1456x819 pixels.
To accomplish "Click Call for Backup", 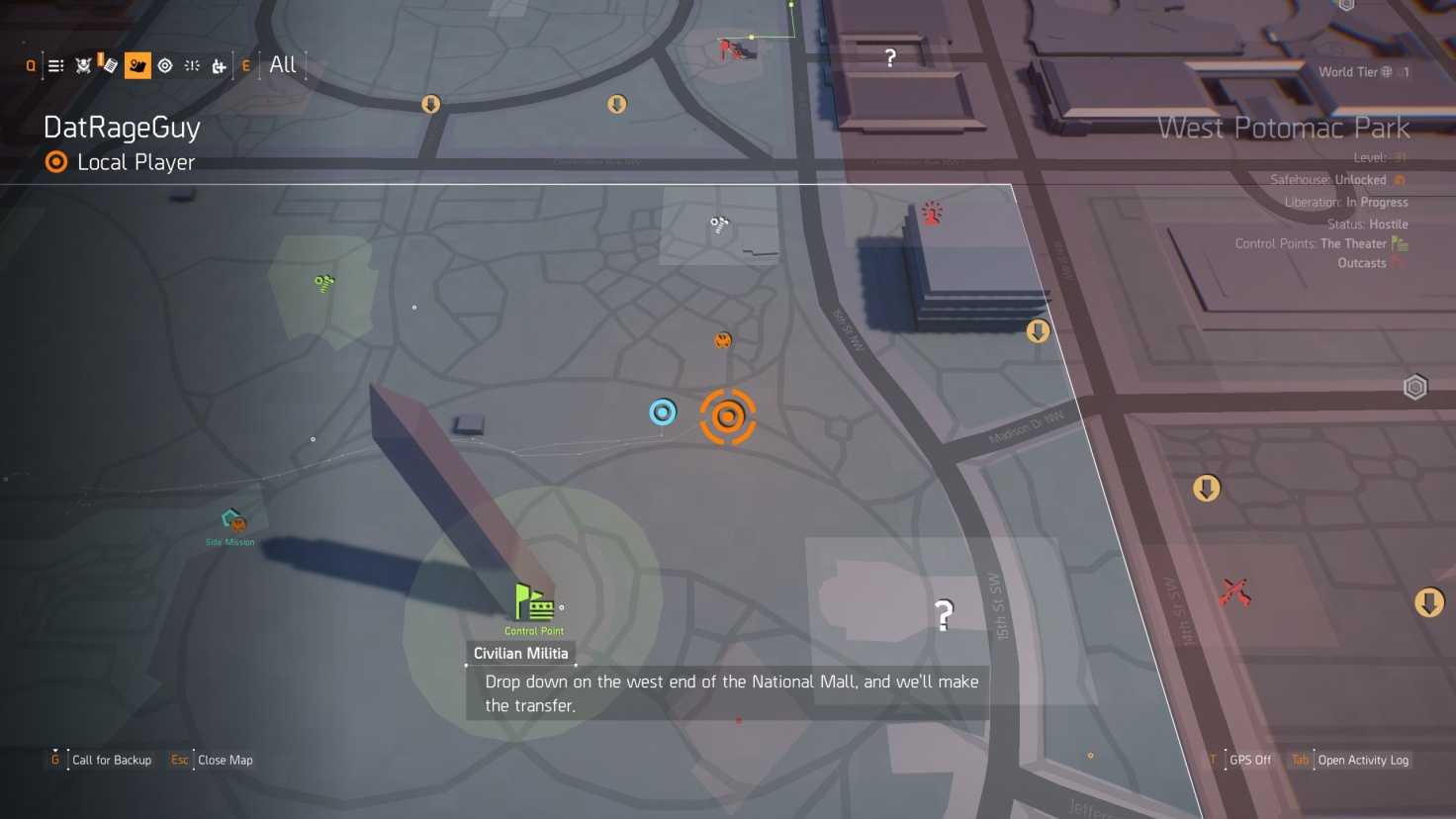I will [x=111, y=760].
